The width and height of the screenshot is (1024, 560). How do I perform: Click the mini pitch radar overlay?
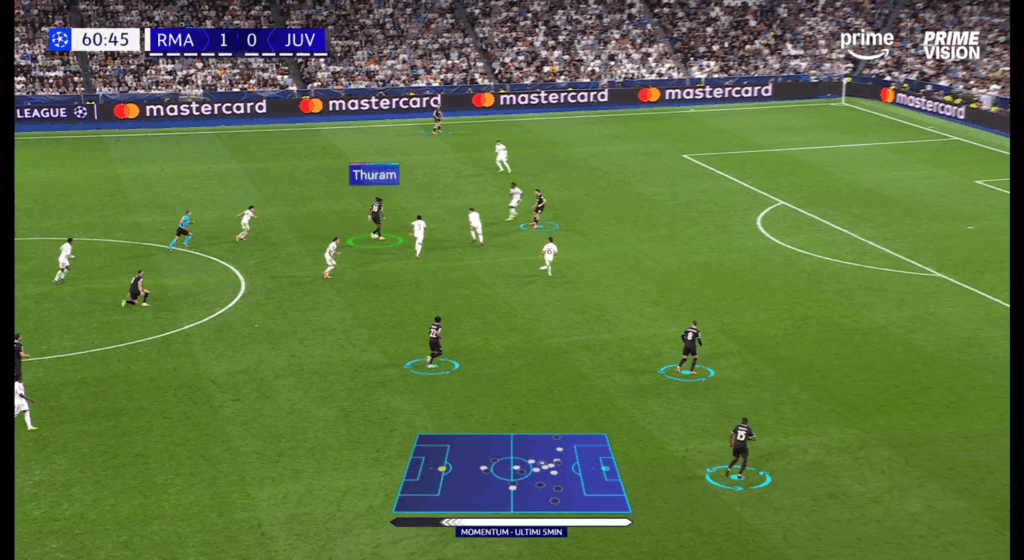(512, 472)
